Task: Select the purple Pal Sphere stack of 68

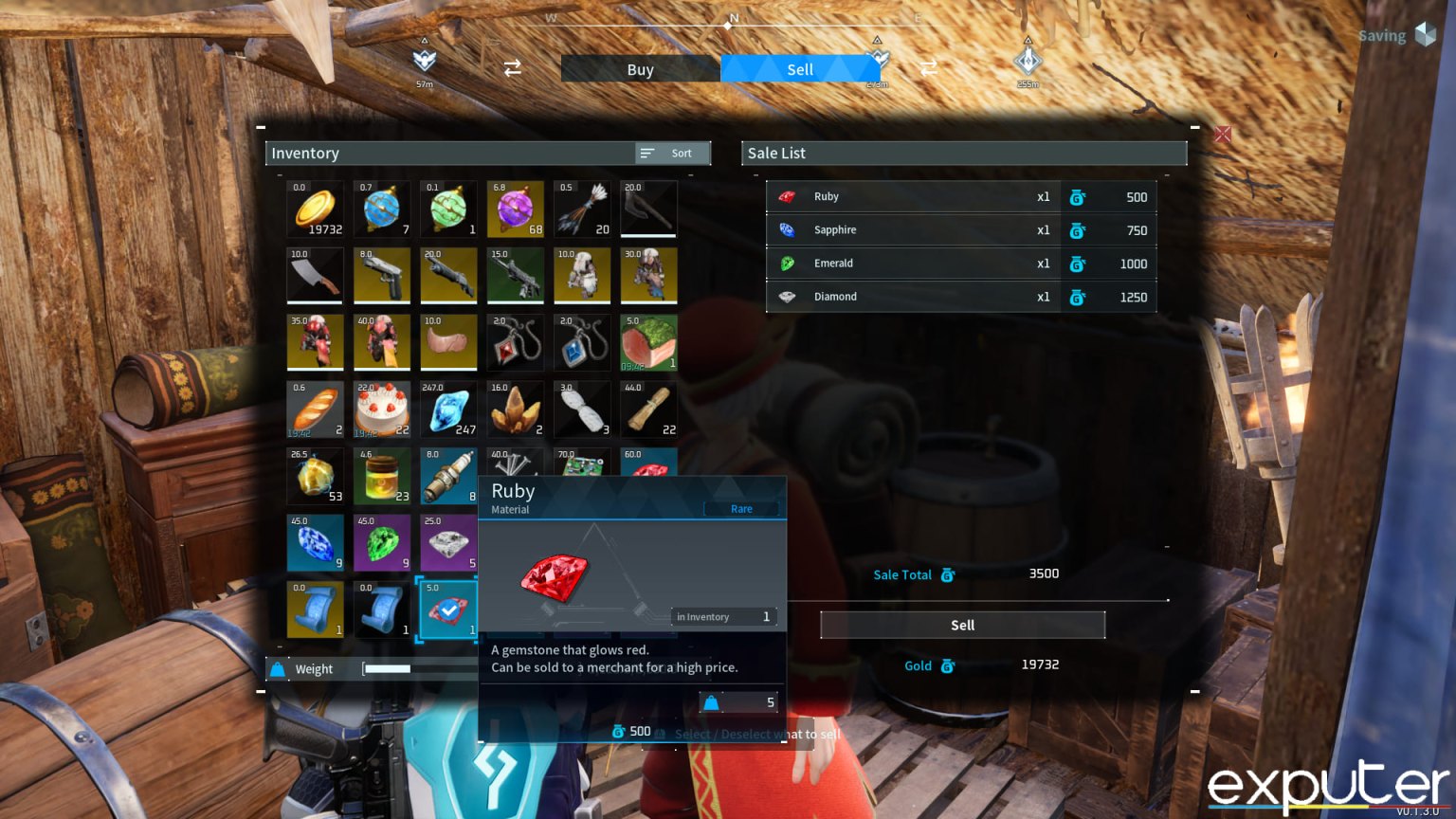Action: pos(516,209)
